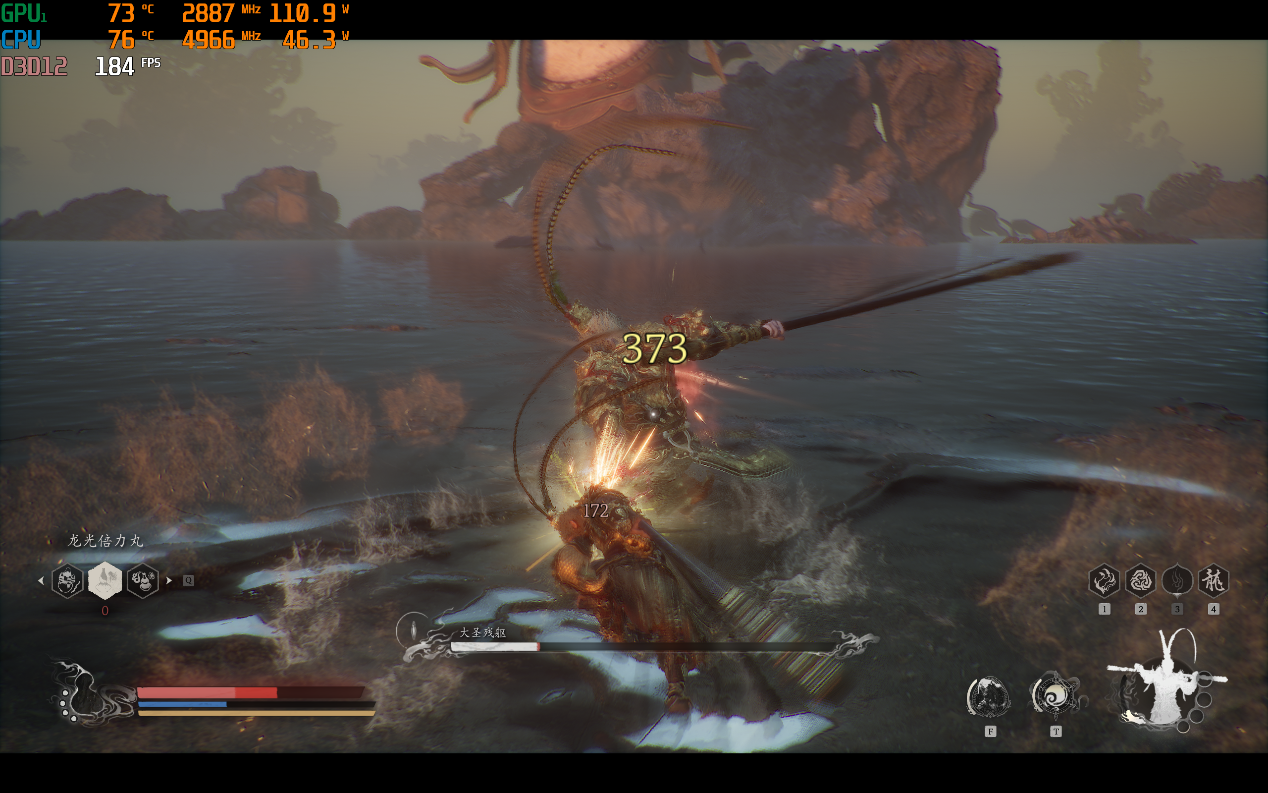
Task: Select the dimmed wisp spell in slot 3
Action: click(1177, 581)
